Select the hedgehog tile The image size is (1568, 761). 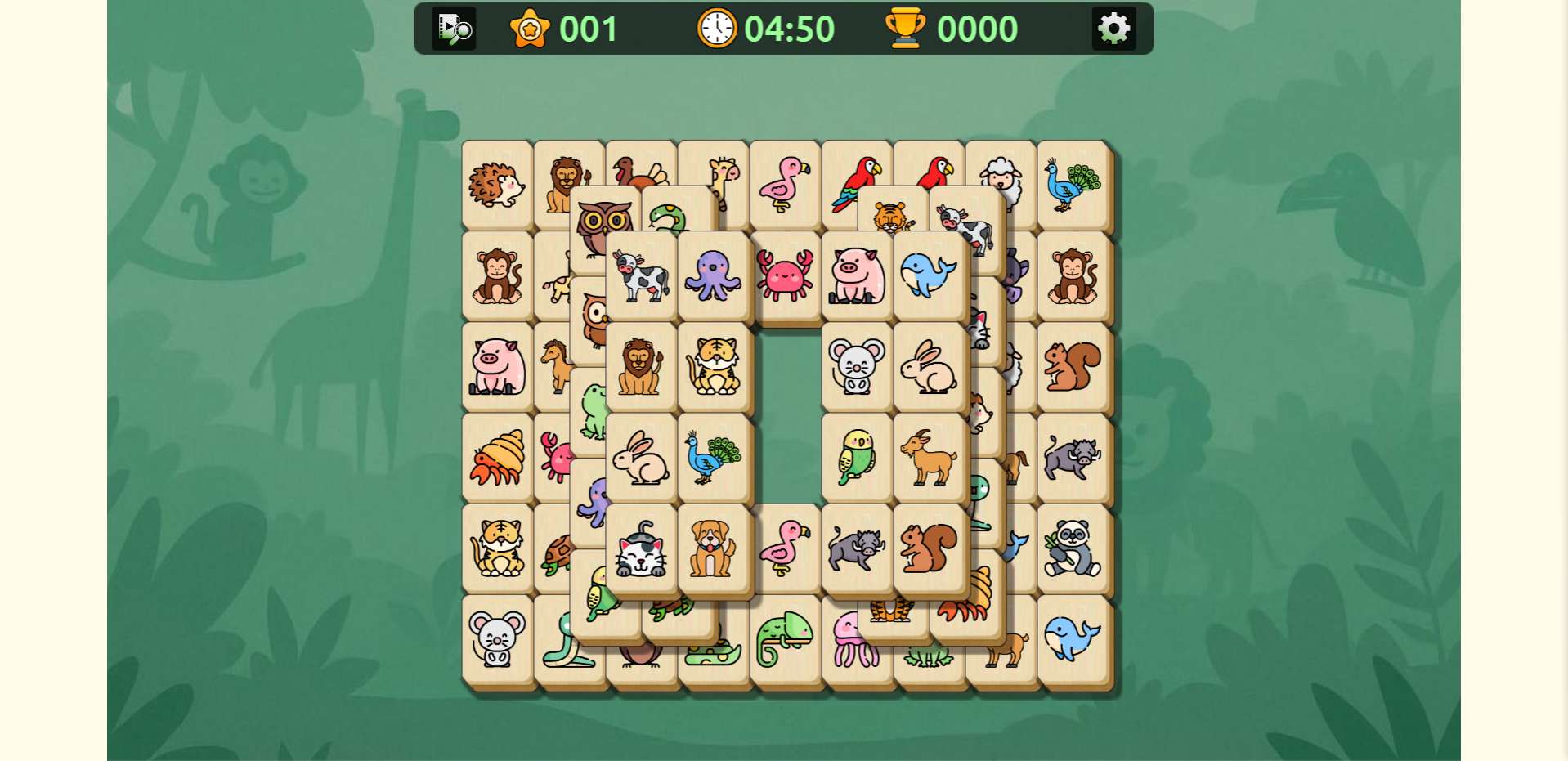497,185
